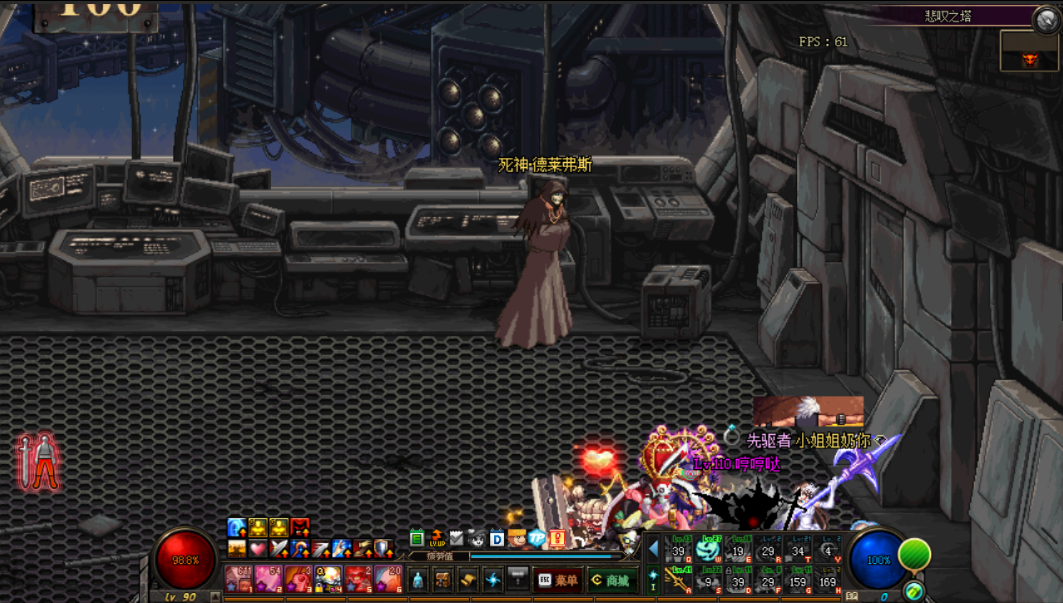Open the 商城 shop button
Screen dimensions: 1063x603
tap(610, 580)
